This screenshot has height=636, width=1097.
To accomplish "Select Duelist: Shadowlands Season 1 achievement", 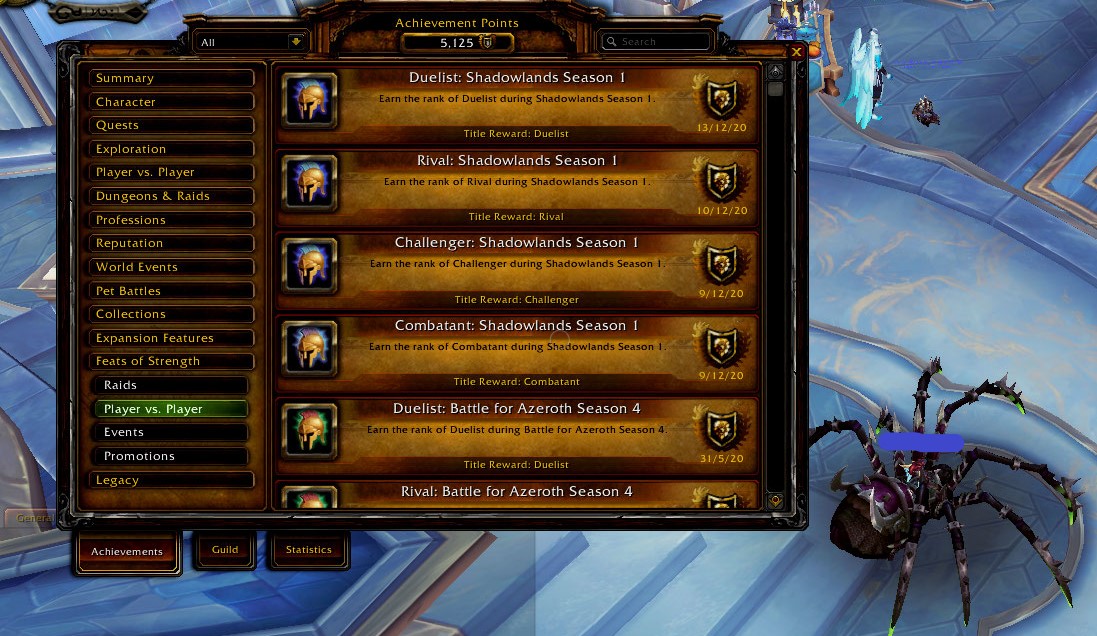I will 516,104.
